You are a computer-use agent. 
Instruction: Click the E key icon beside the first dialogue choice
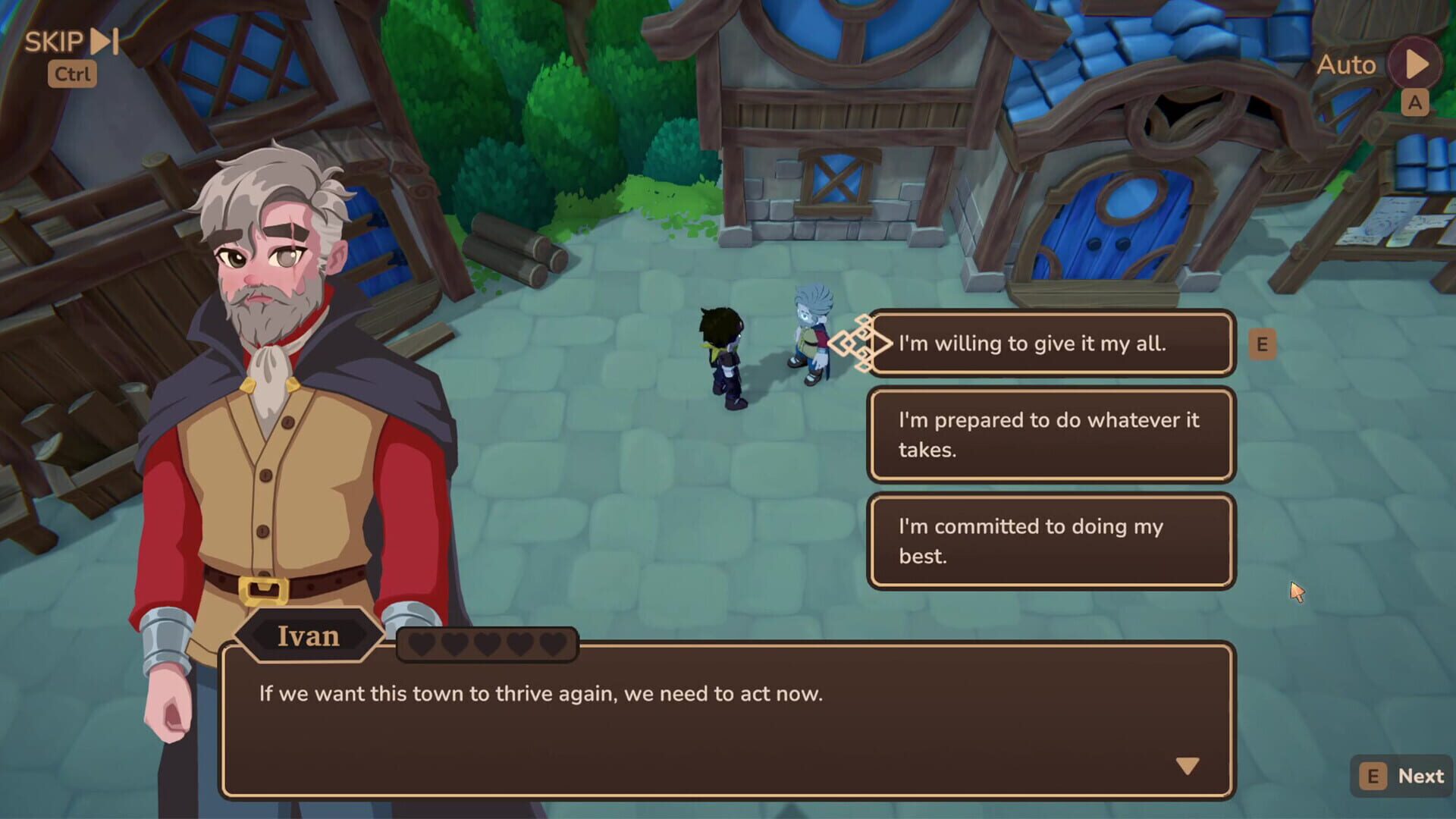click(x=1261, y=344)
